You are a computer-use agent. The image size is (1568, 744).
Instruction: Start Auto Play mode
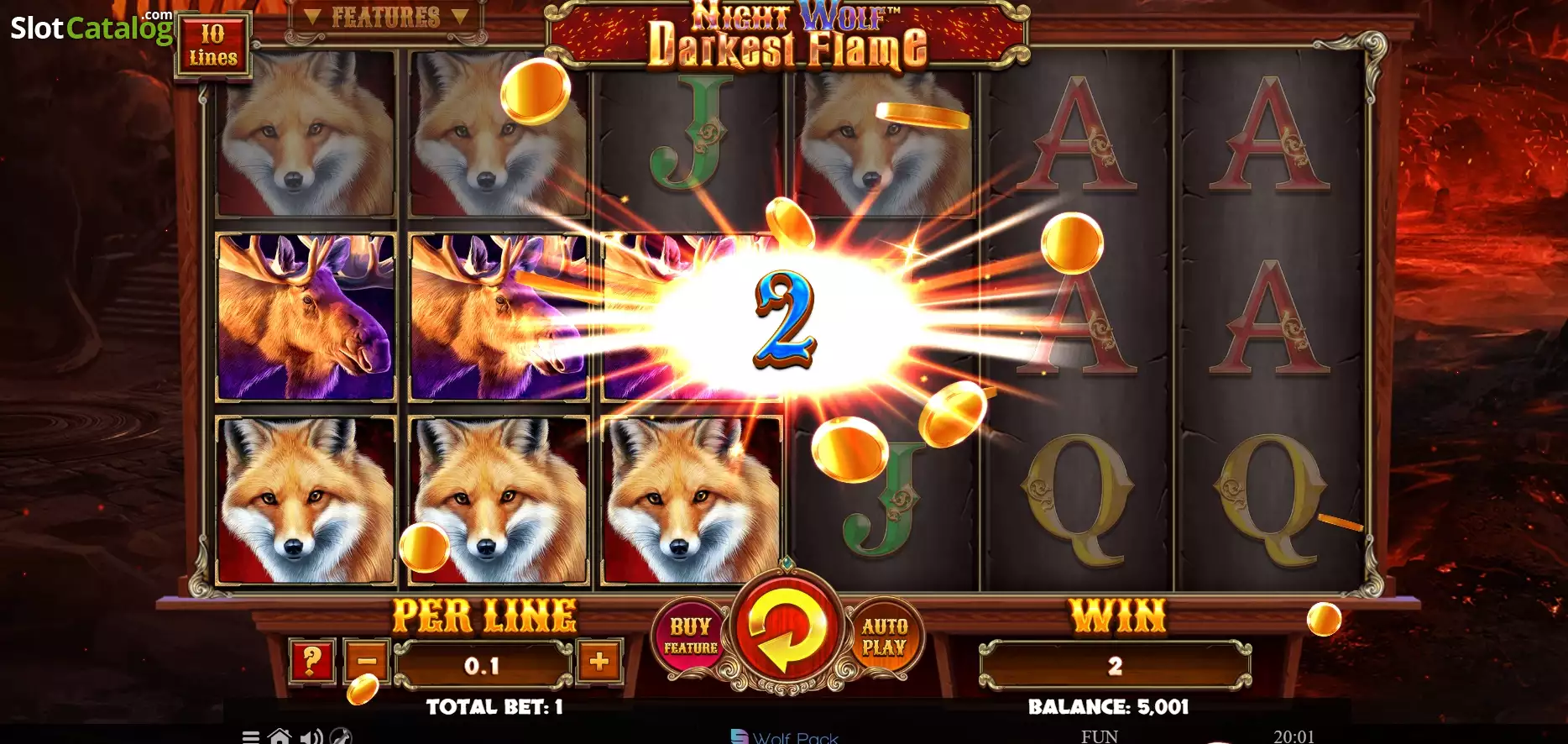pyautogui.click(x=884, y=636)
